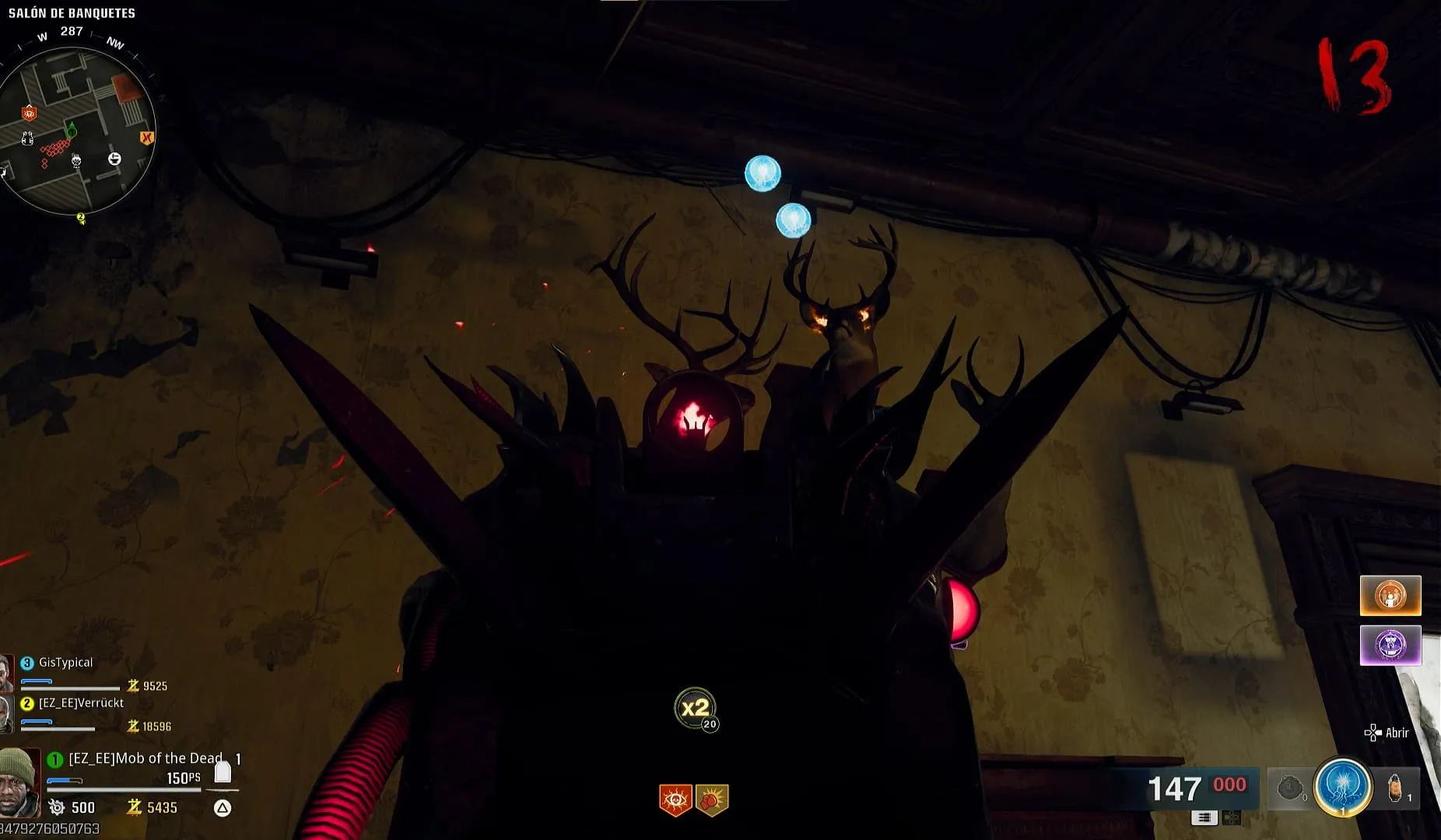Click the gear salvage icon
Viewport: 1441px width, 840px height.
point(56,807)
